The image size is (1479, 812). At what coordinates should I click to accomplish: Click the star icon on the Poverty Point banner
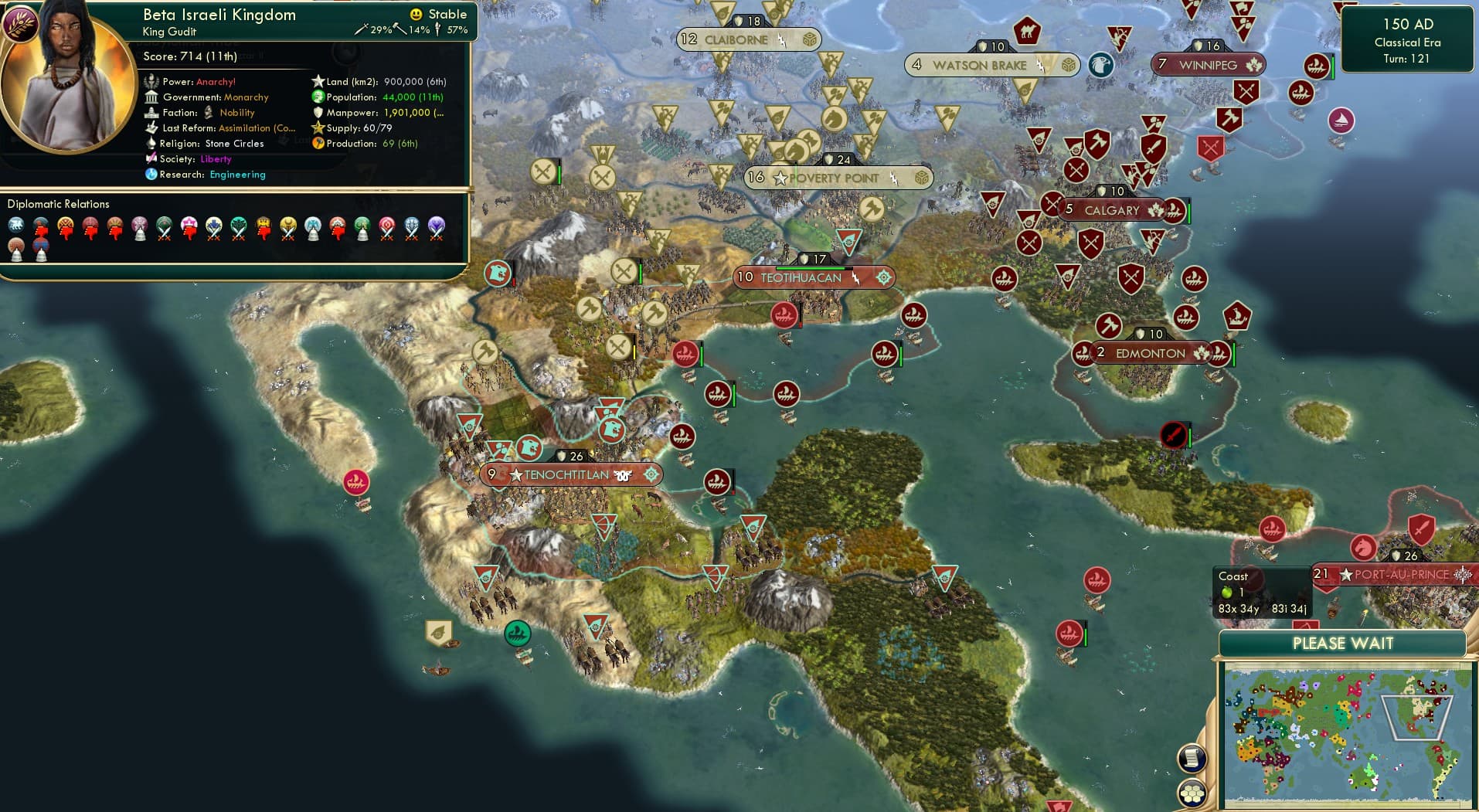779,178
